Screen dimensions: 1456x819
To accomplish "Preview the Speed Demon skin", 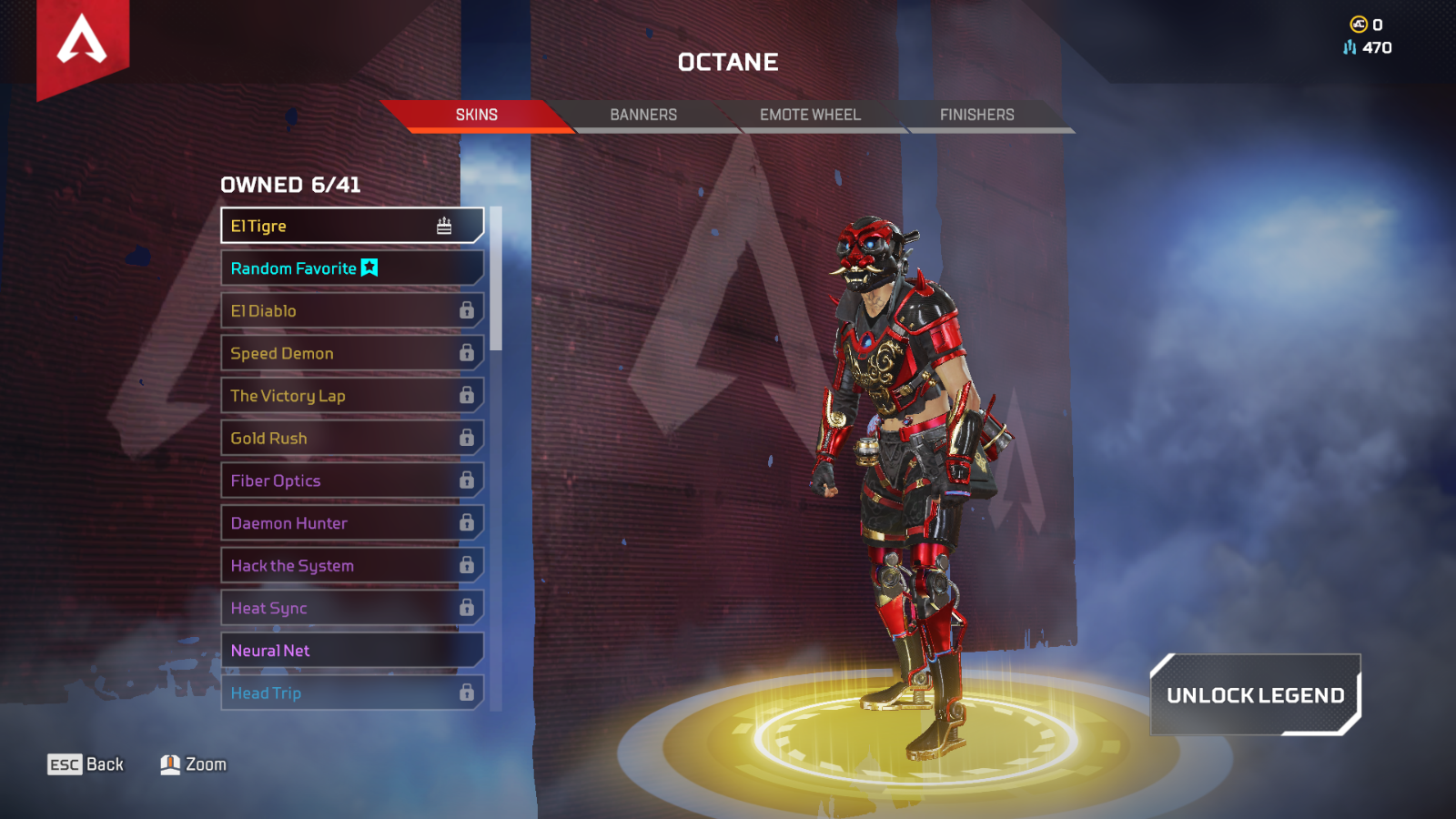I will click(x=351, y=353).
